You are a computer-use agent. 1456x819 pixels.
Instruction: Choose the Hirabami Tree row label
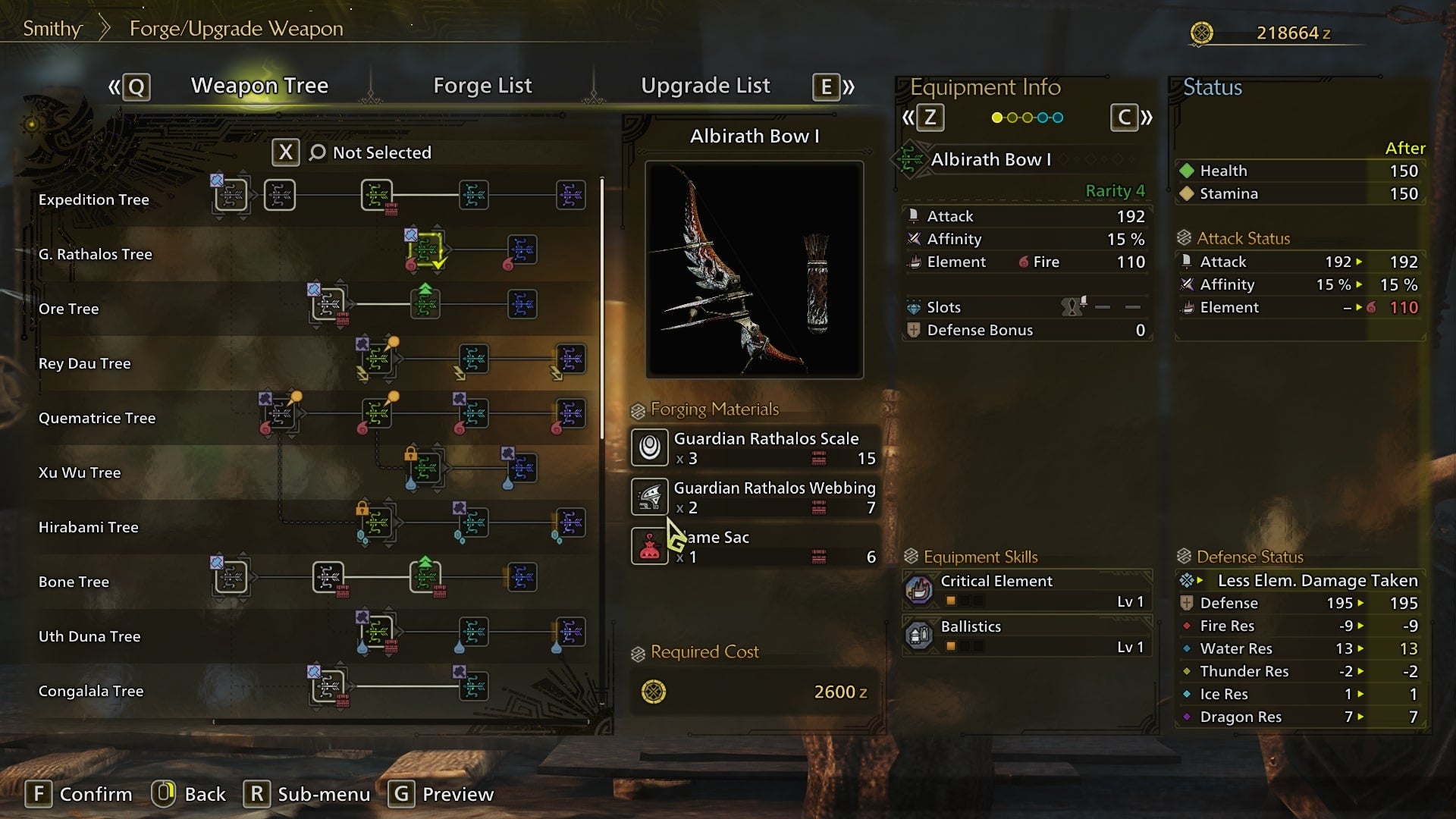[x=89, y=527]
